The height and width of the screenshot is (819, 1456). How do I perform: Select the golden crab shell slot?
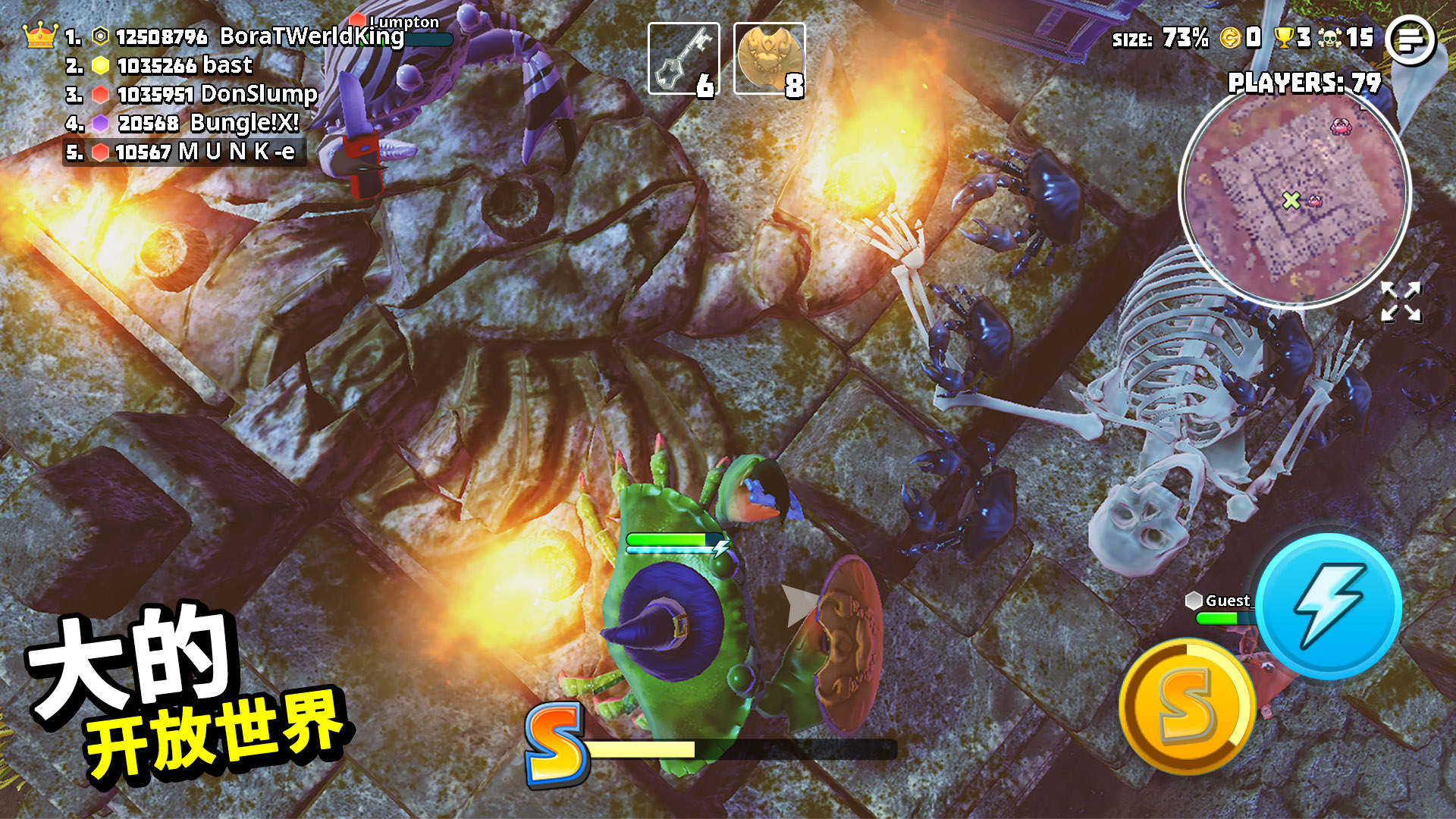pyautogui.click(x=769, y=59)
